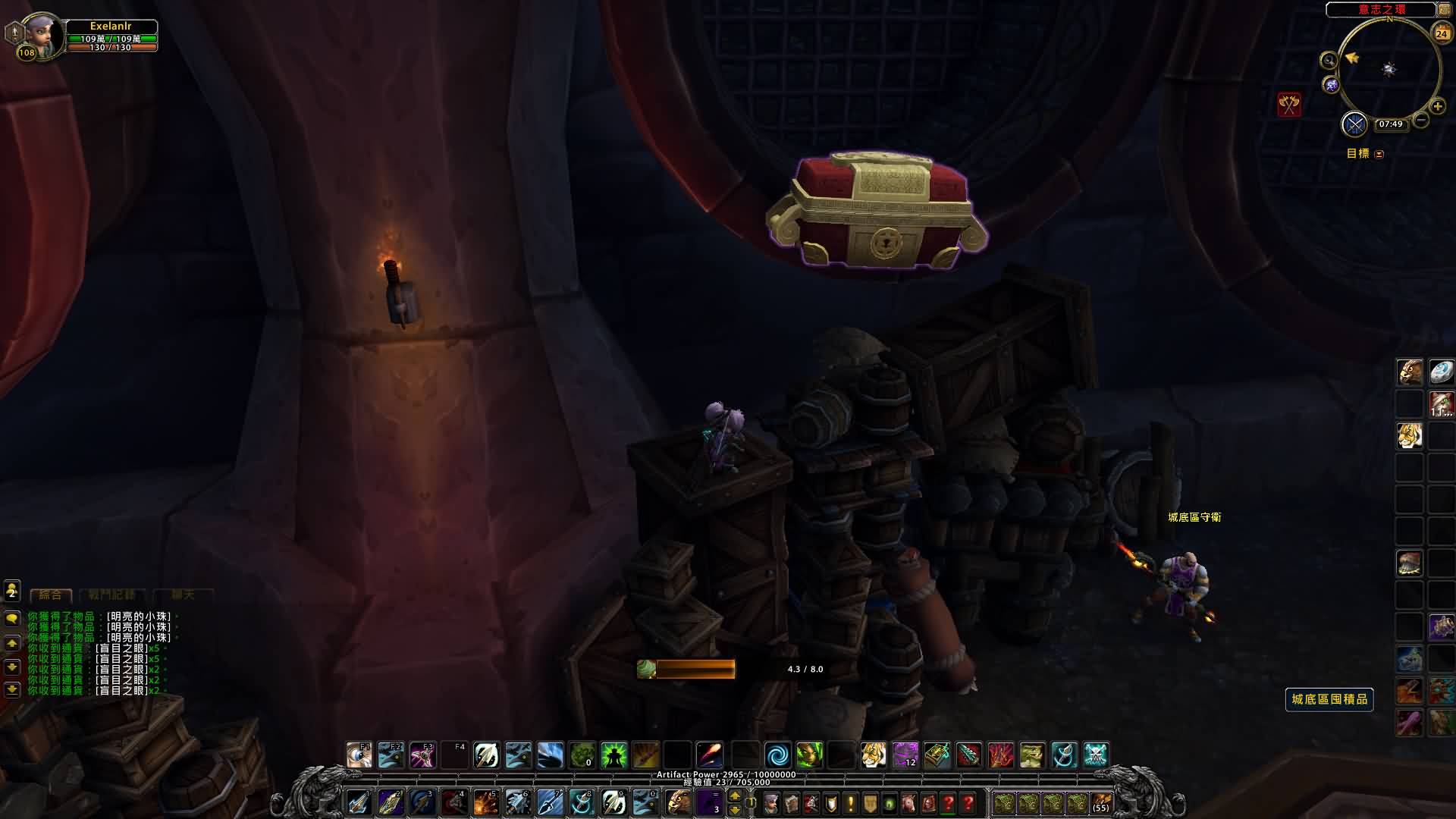The image size is (1456, 819).
Task: Open the crossed-swords class hall button by minimap
Action: tap(1354, 124)
